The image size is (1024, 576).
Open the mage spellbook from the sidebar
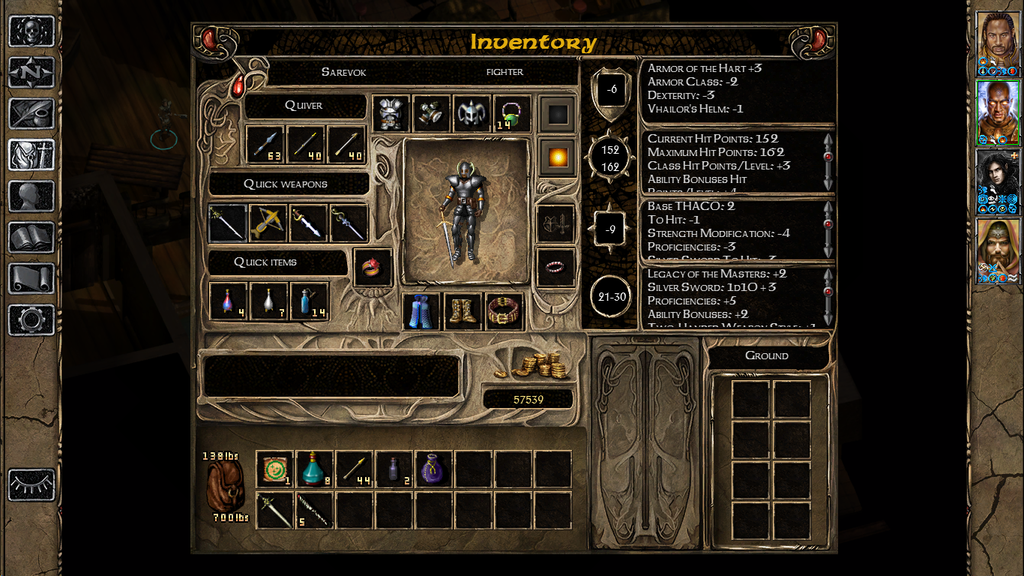click(31, 237)
